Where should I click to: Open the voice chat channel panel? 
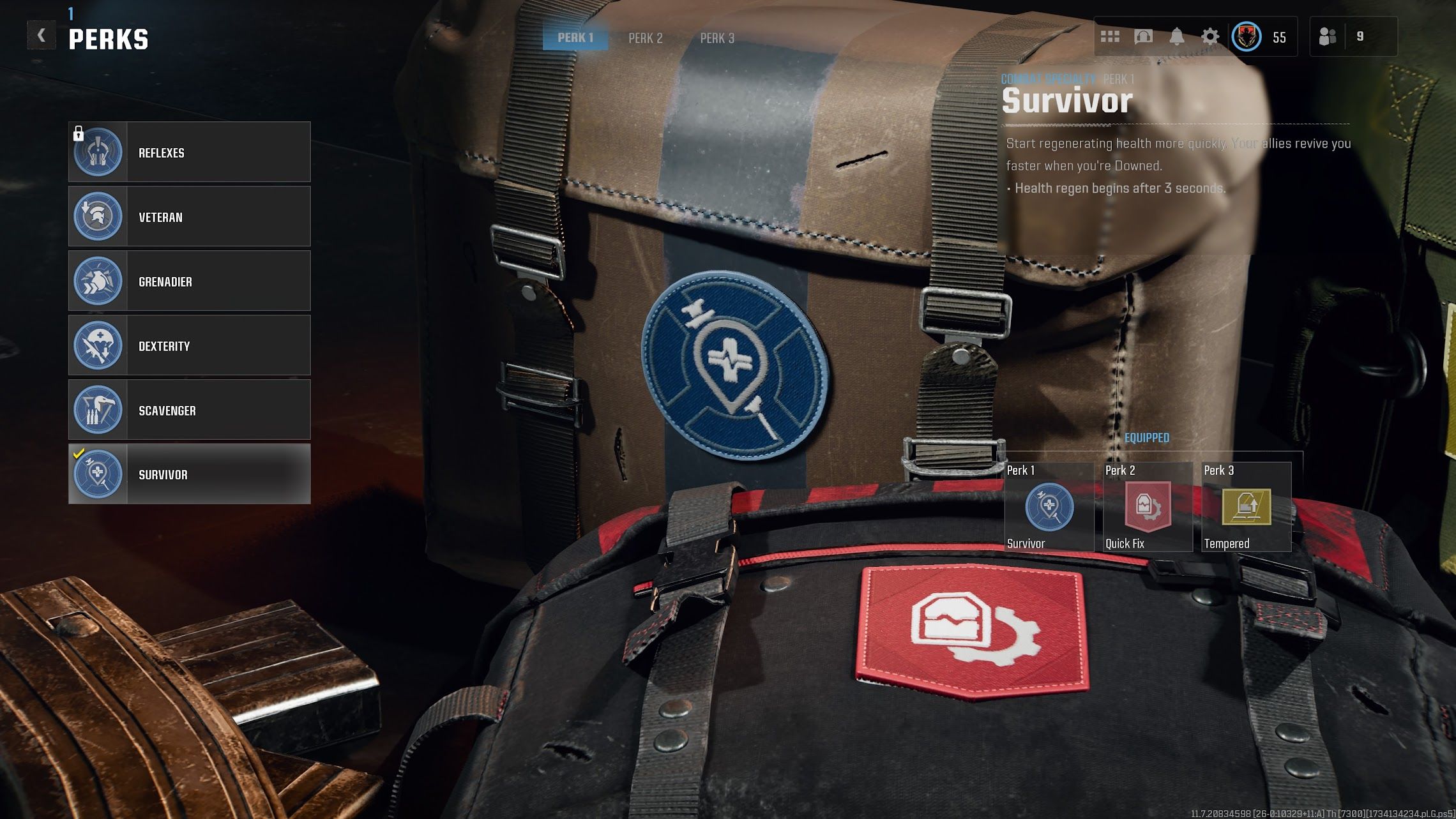[1144, 36]
